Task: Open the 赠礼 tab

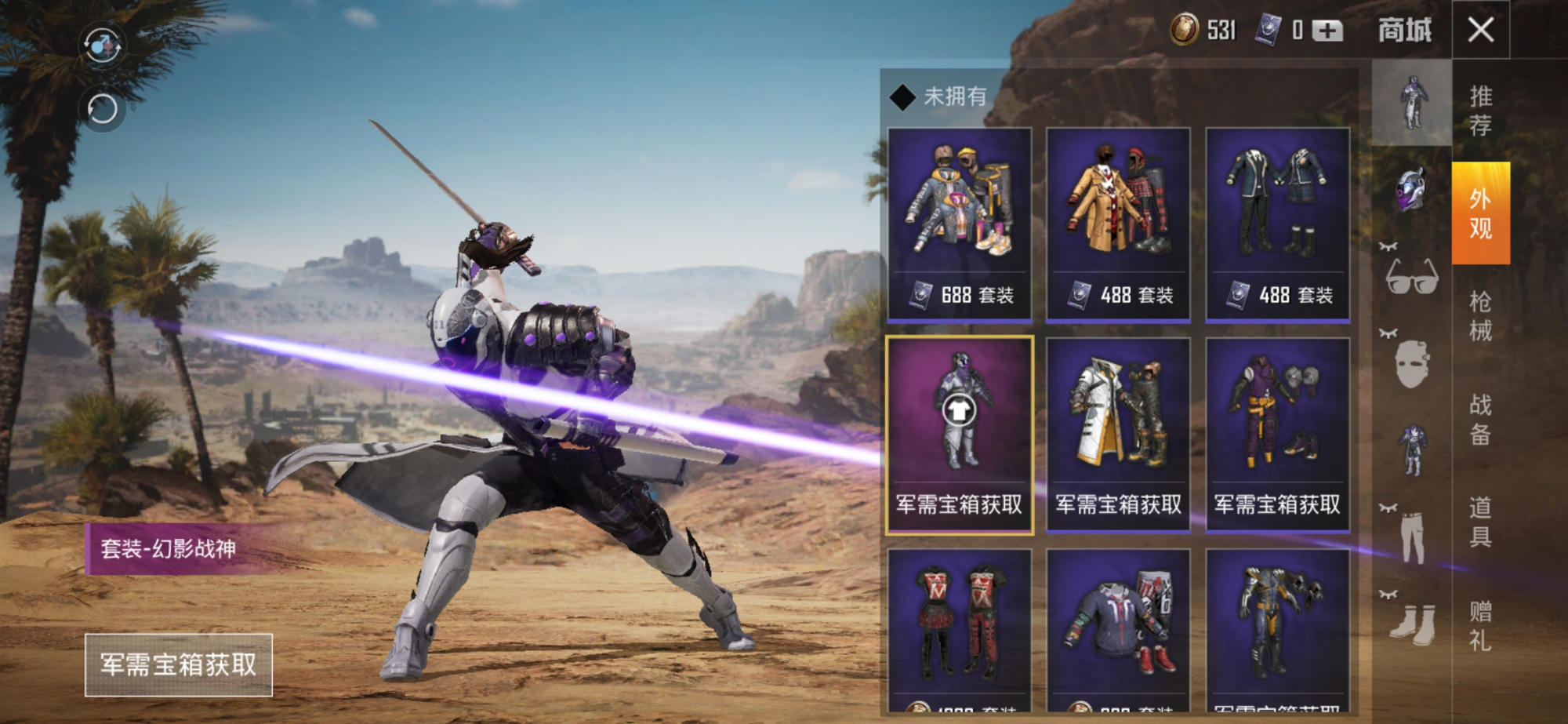Action: tap(1480, 625)
